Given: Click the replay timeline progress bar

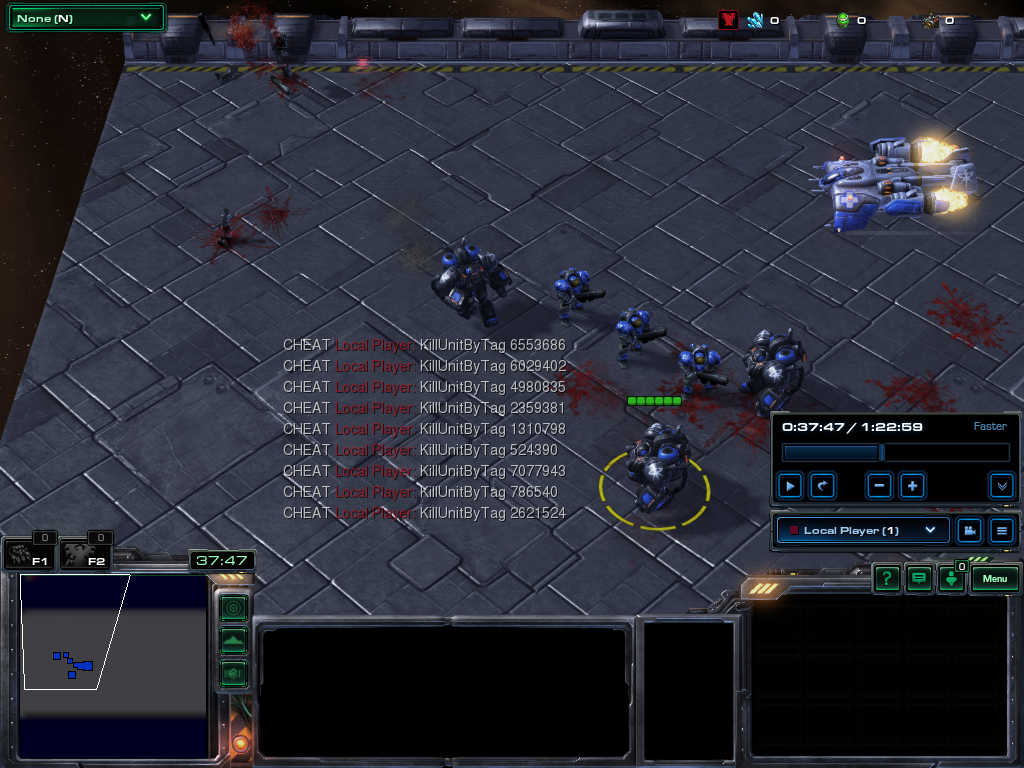Looking at the screenshot, I should pyautogui.click(x=895, y=453).
